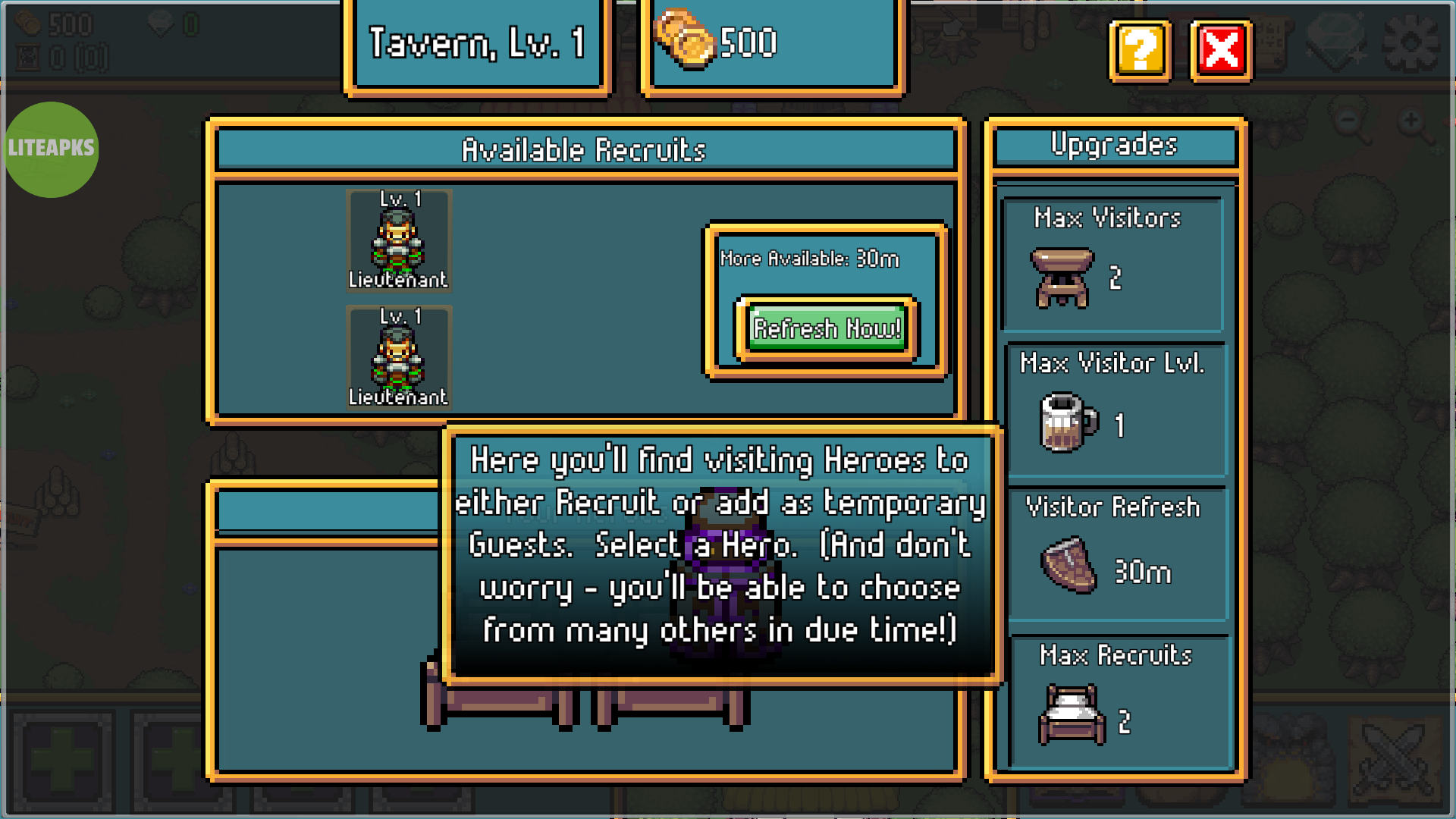The width and height of the screenshot is (1456, 819).
Task: Select the top Lieutenant recruit
Action: tap(399, 240)
